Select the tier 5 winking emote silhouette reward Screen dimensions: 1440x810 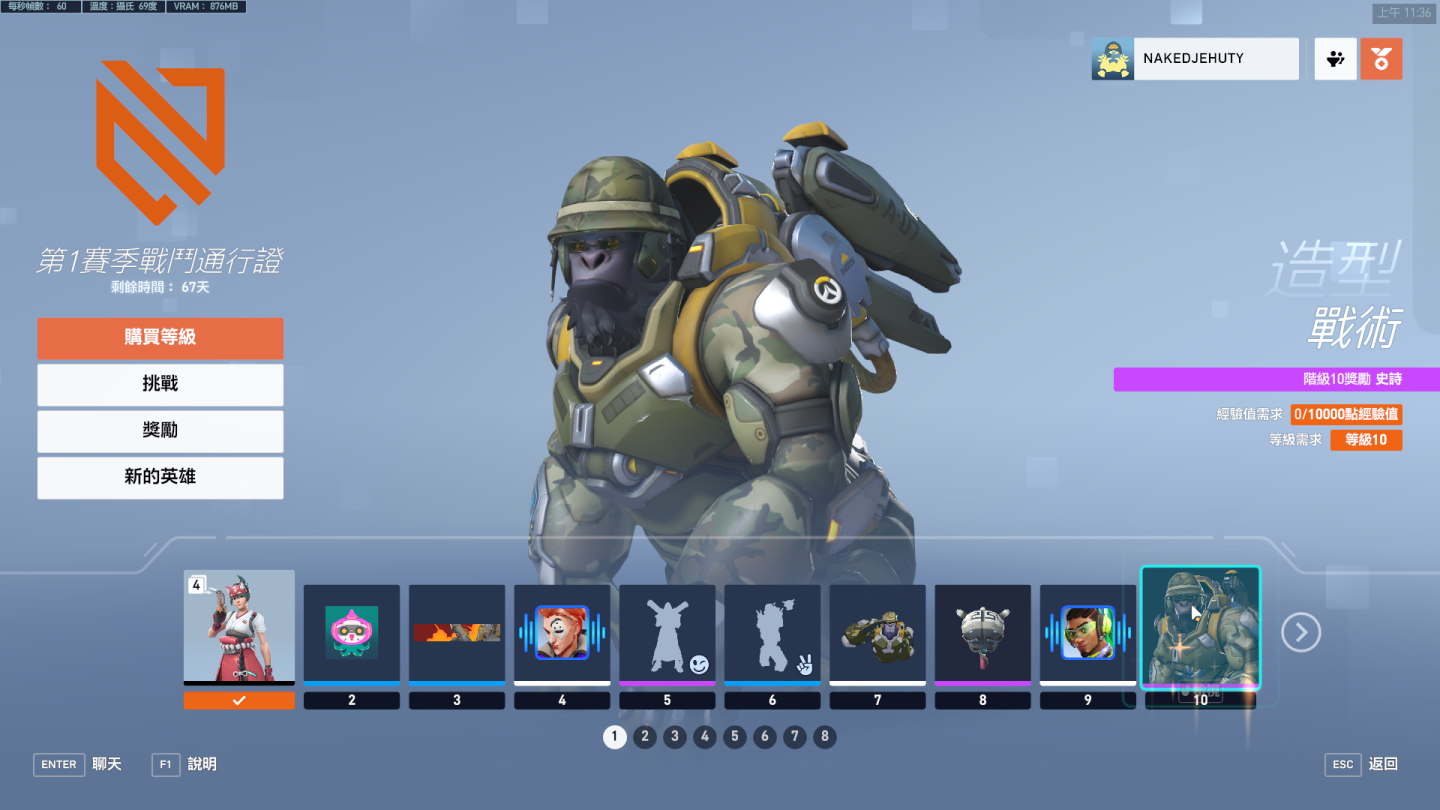tap(667, 633)
